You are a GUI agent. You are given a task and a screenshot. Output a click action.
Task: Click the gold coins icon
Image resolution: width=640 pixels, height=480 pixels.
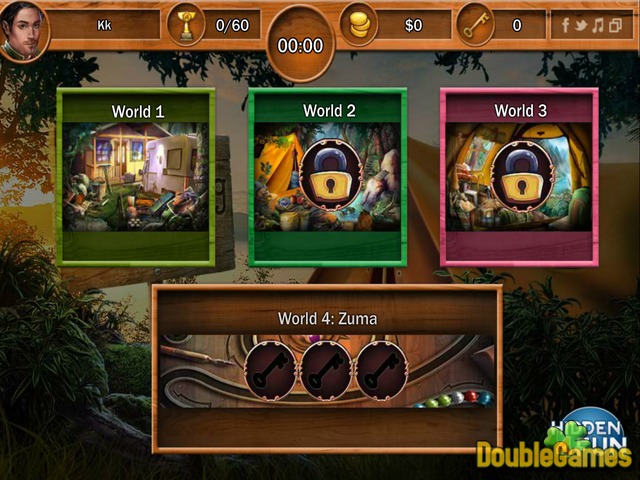click(360, 25)
